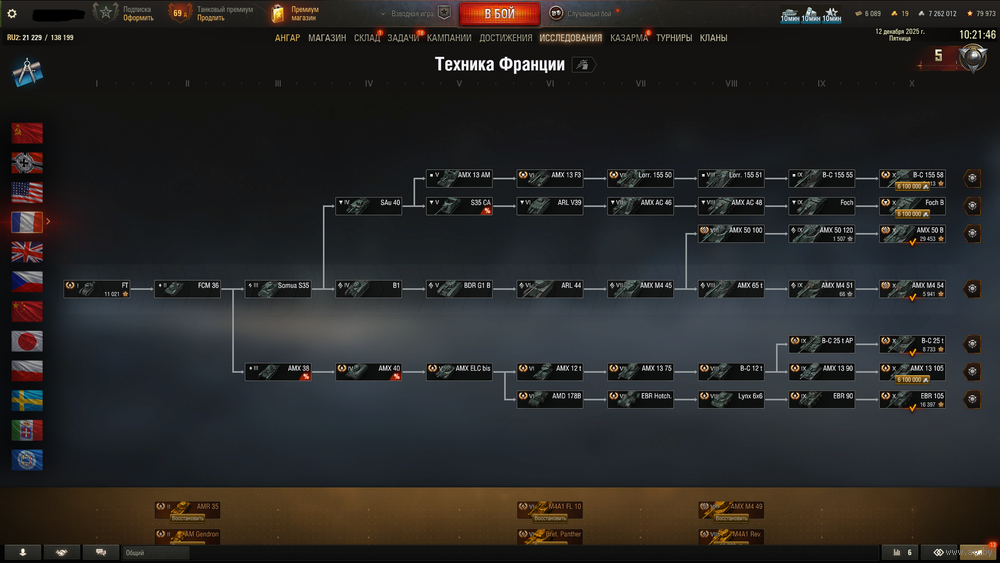Go to the КЛАНЫ tab
The height and width of the screenshot is (563, 1000).
point(713,38)
